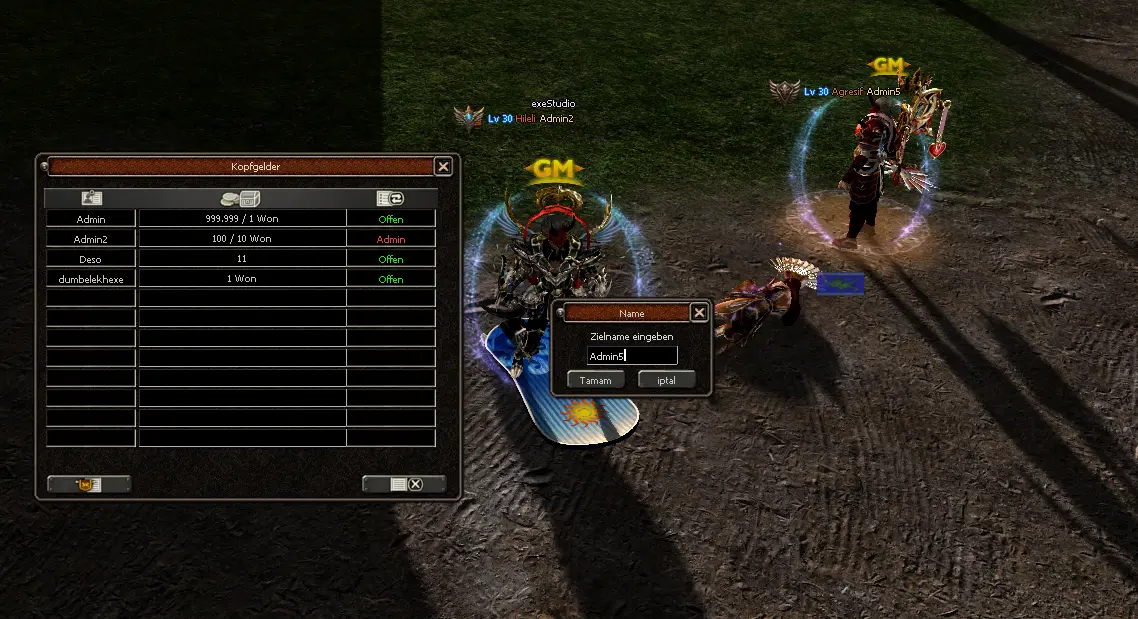This screenshot has height=619, width=1138.
Task: Click the Offen status on Deso's row
Action: [x=391, y=259]
